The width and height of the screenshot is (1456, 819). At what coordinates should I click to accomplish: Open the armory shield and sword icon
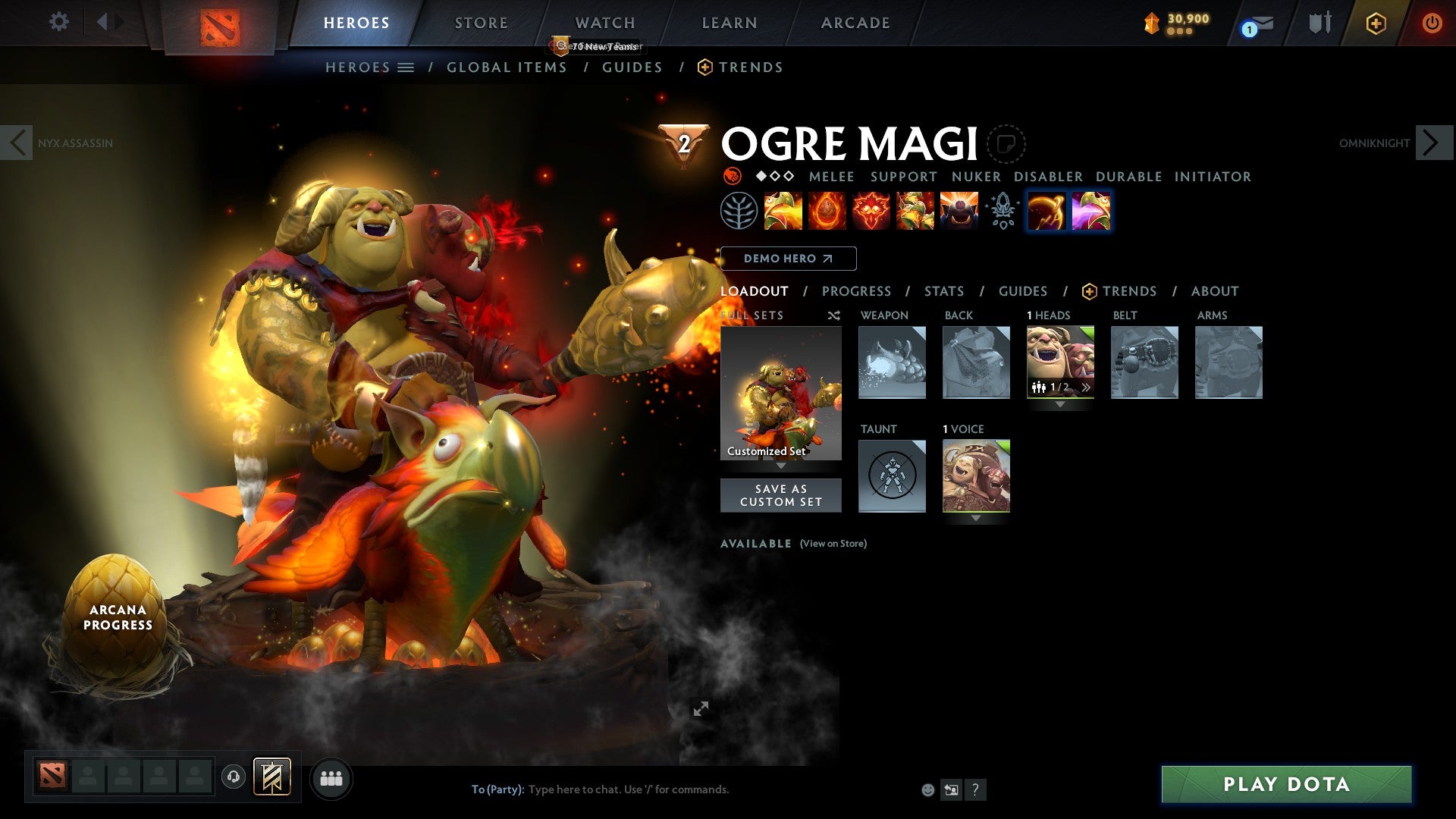pos(1319,23)
